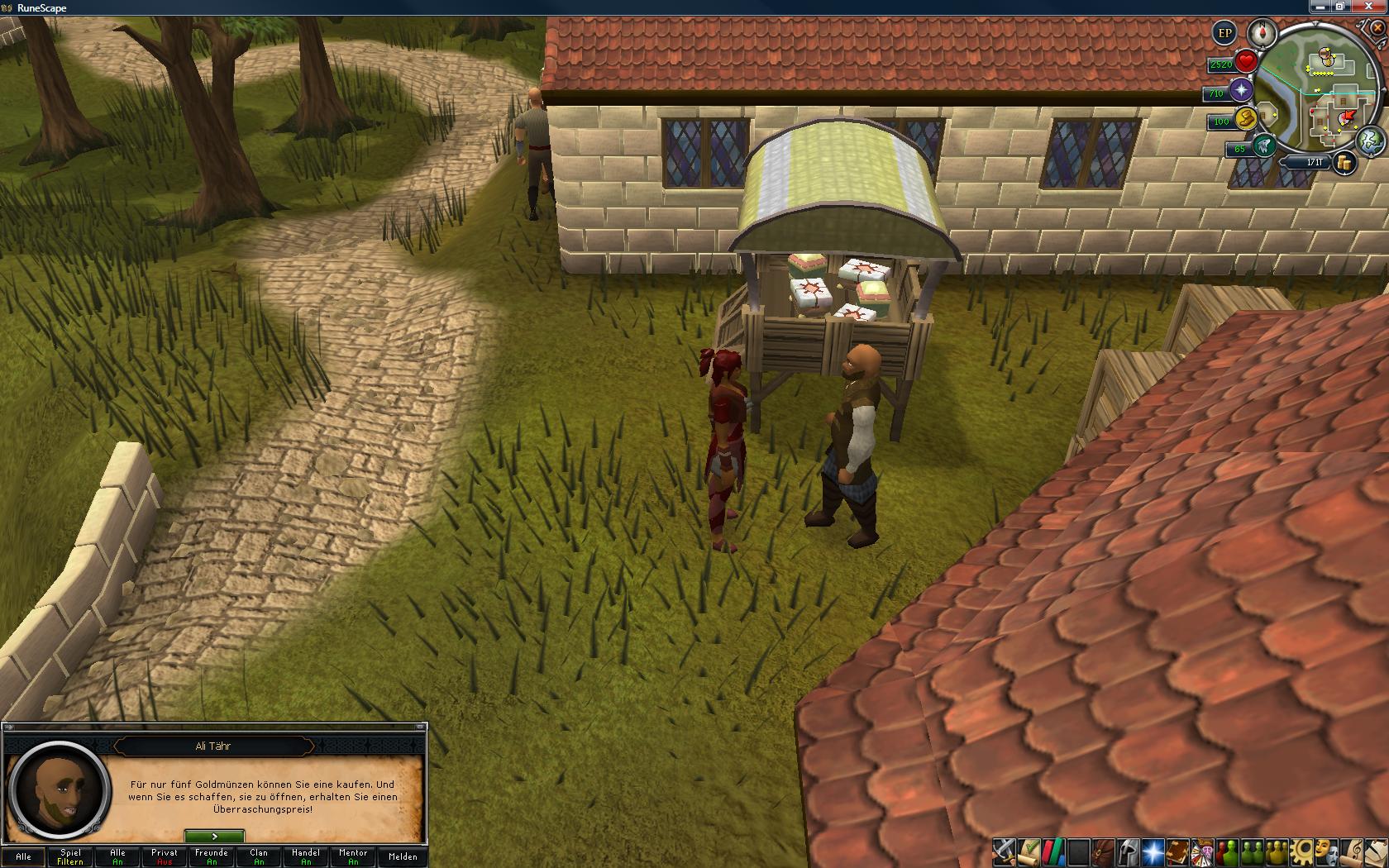Open the money pouch coins icon
Screen dimensions: 1389x868
pyautogui.click(x=1345, y=163)
